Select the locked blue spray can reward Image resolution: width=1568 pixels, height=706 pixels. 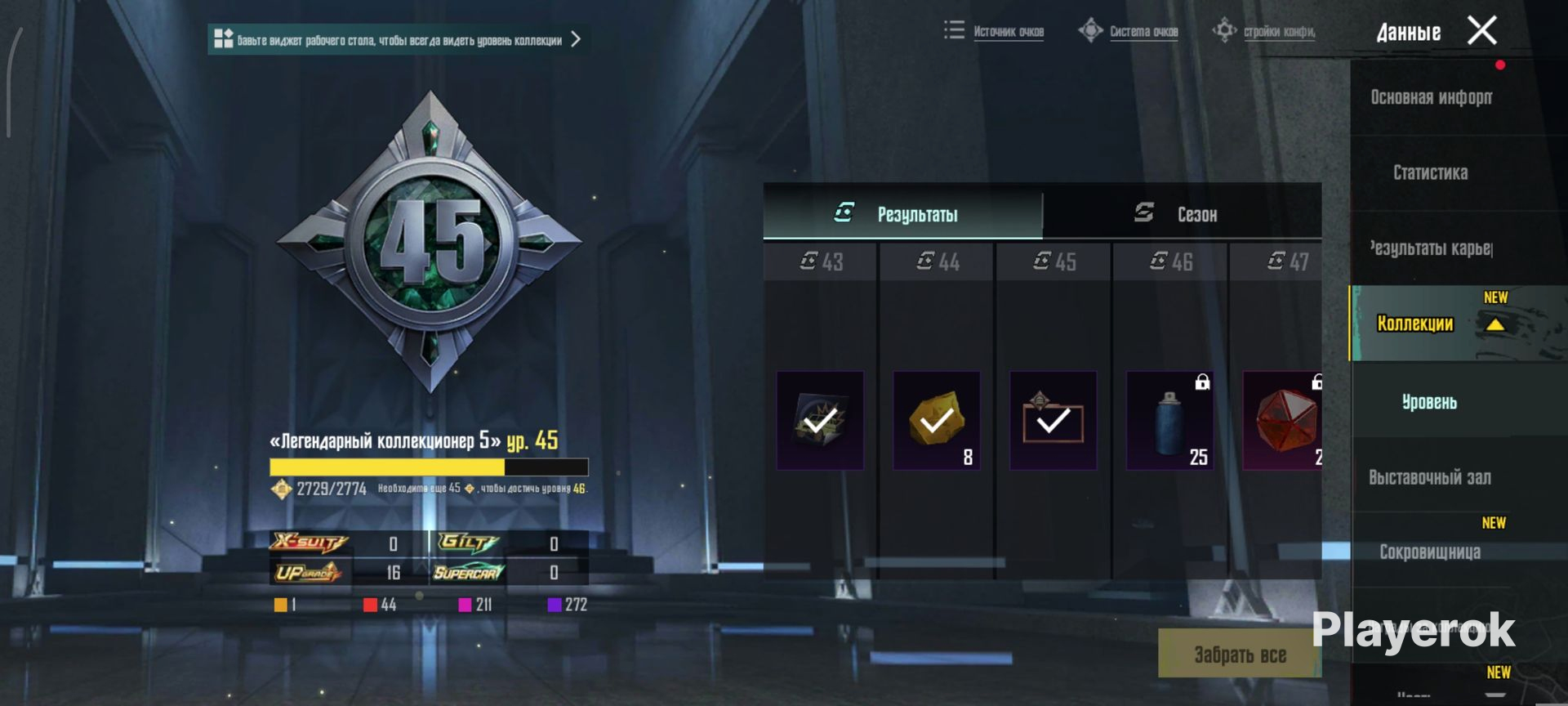click(1169, 421)
